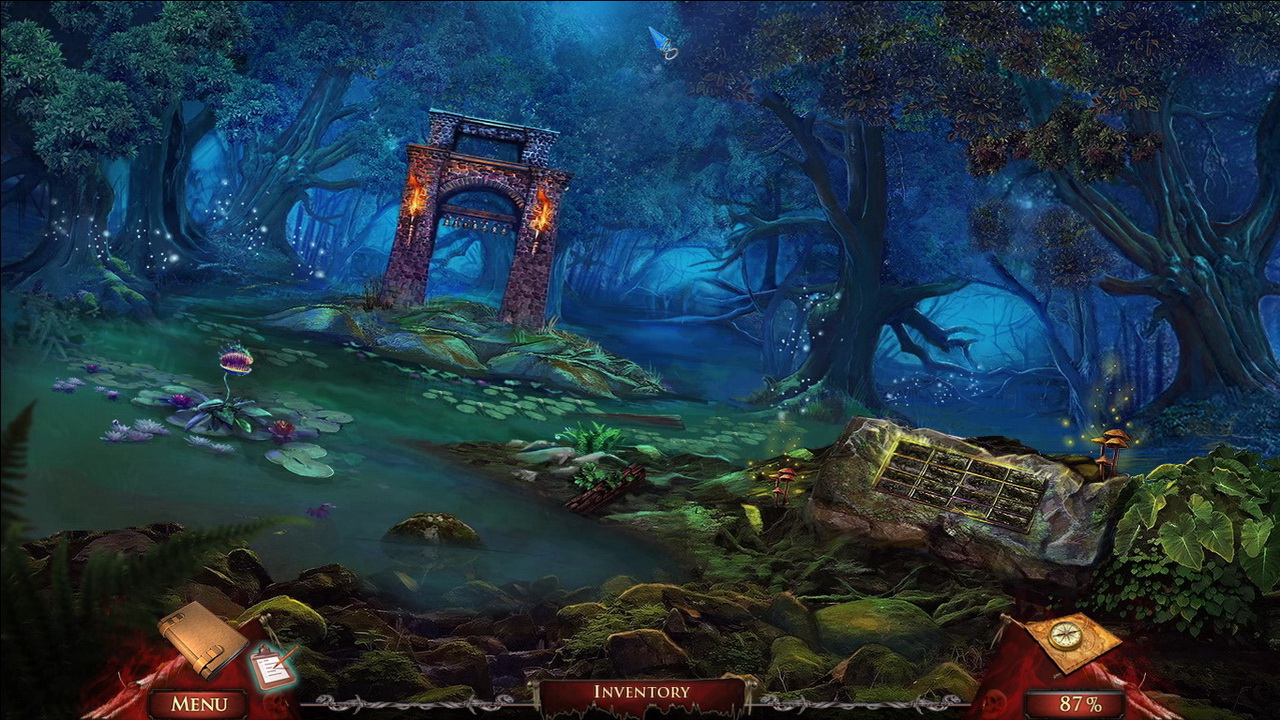
Task: Click the floating blue wizard hat
Action: [662, 43]
